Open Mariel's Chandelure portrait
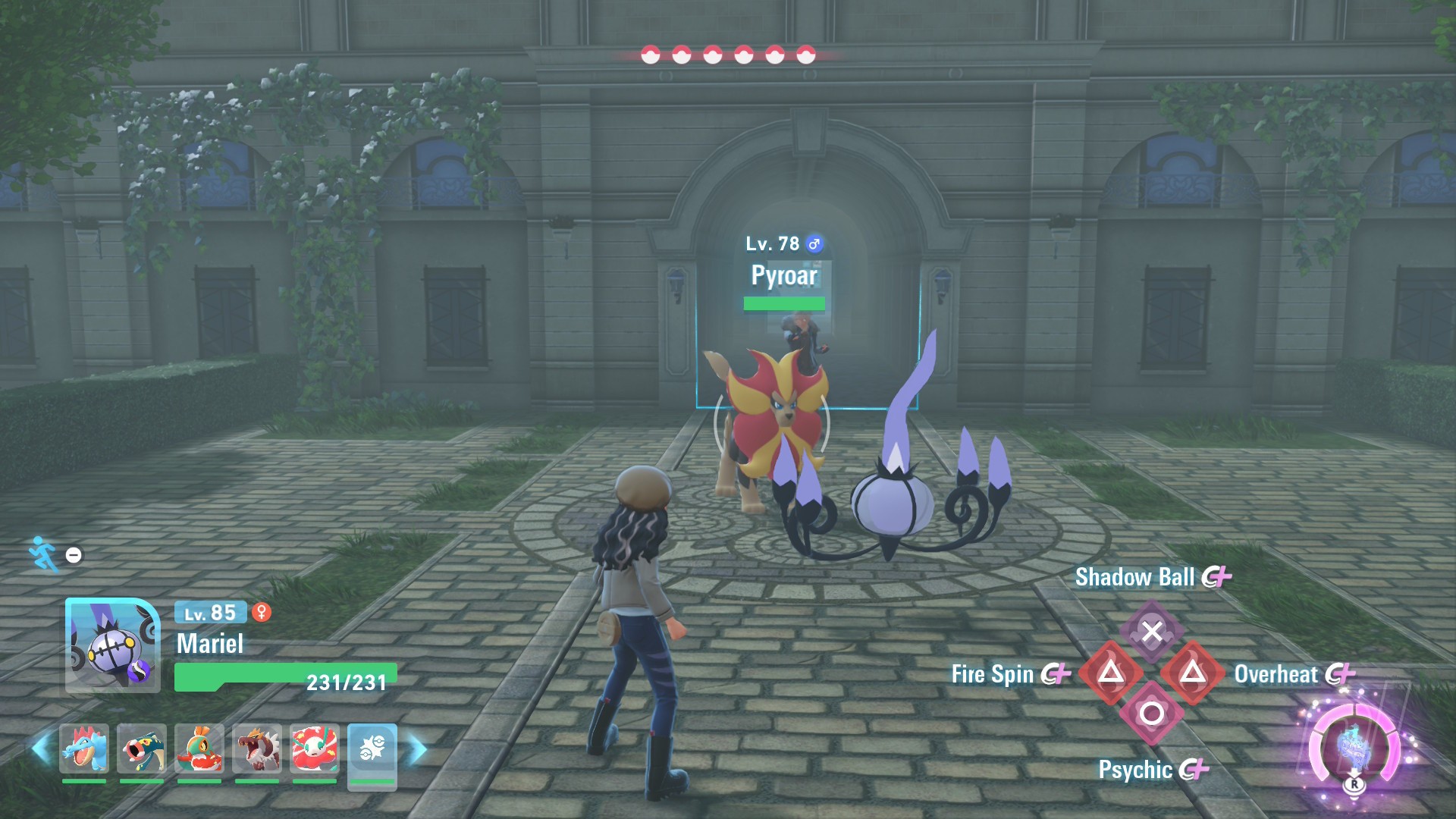This screenshot has height=819, width=1456. (x=112, y=645)
